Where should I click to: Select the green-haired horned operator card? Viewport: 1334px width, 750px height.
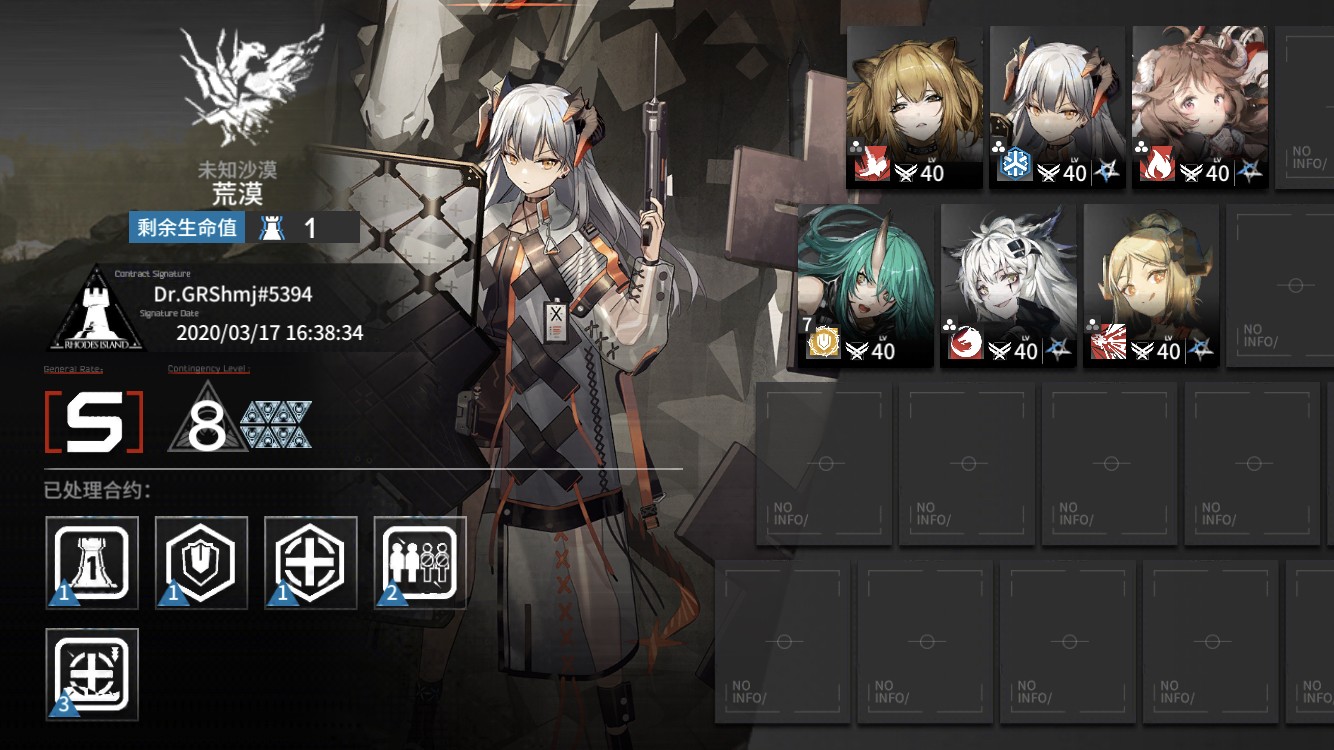coord(865,284)
